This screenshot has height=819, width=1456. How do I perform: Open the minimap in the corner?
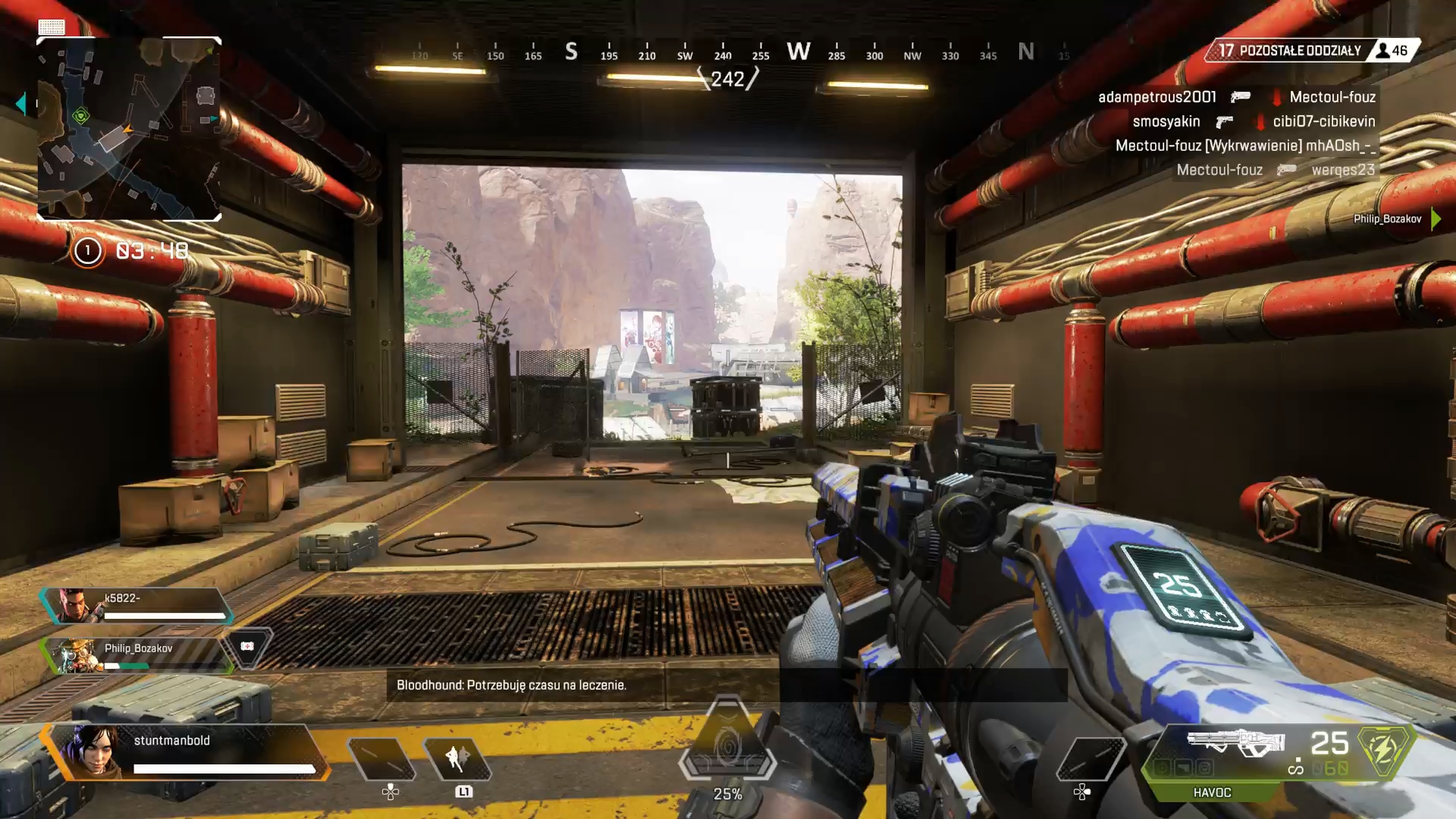coord(129,129)
